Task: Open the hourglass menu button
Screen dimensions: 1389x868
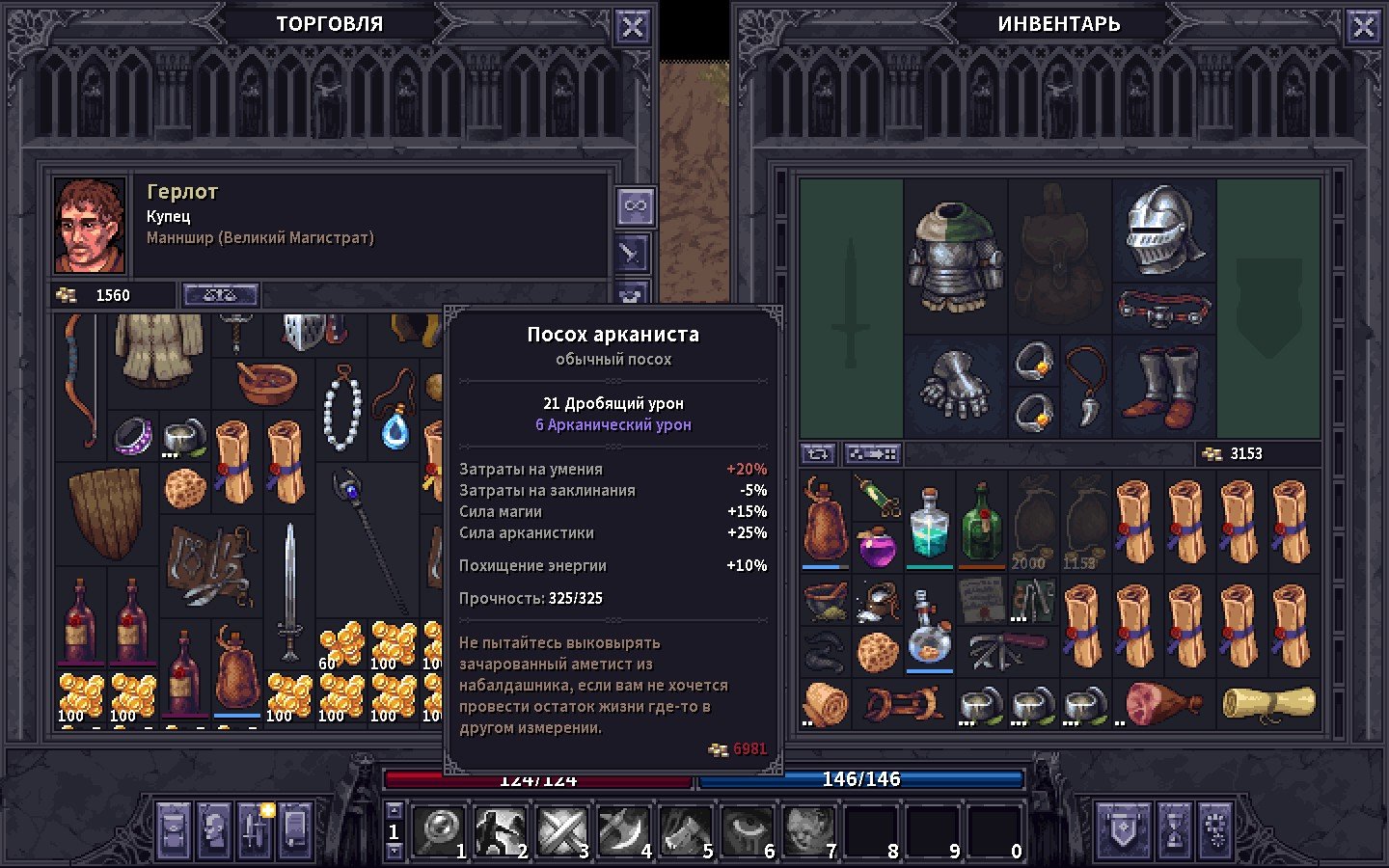Action: click(x=1174, y=827)
